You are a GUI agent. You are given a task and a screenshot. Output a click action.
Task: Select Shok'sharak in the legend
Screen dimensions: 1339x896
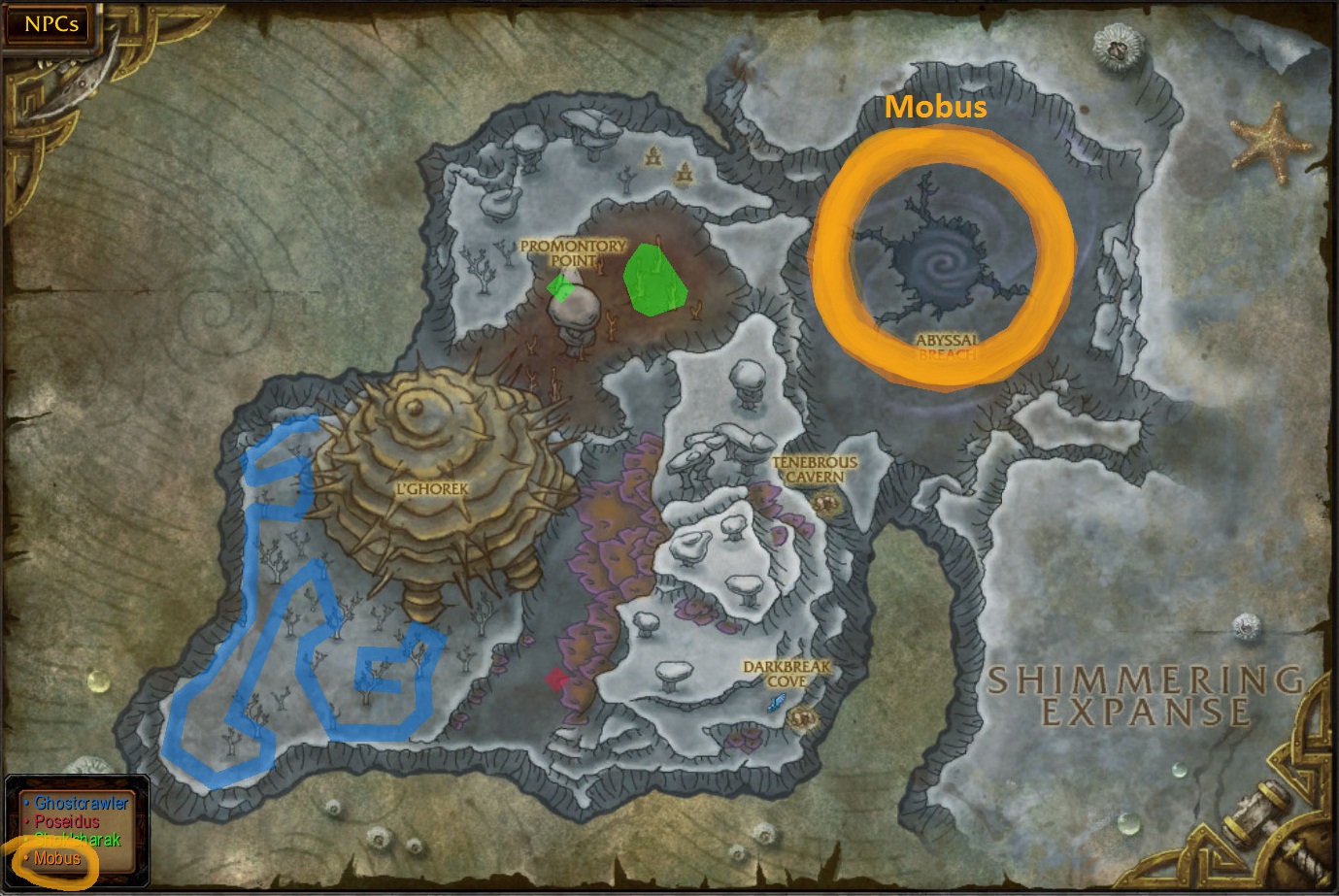(78, 840)
